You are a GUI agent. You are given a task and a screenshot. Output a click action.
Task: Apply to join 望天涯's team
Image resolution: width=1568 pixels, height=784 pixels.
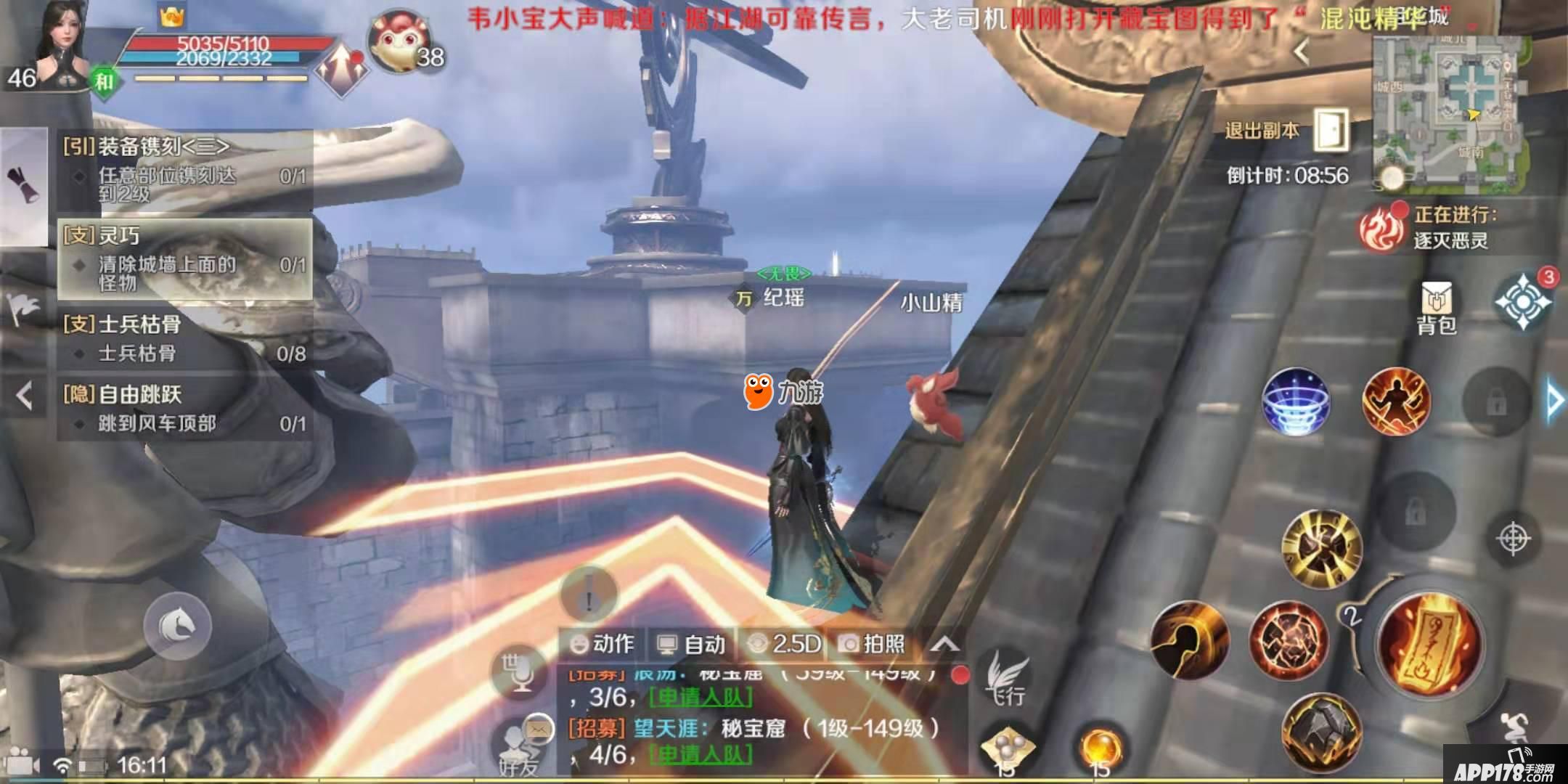tap(701, 755)
